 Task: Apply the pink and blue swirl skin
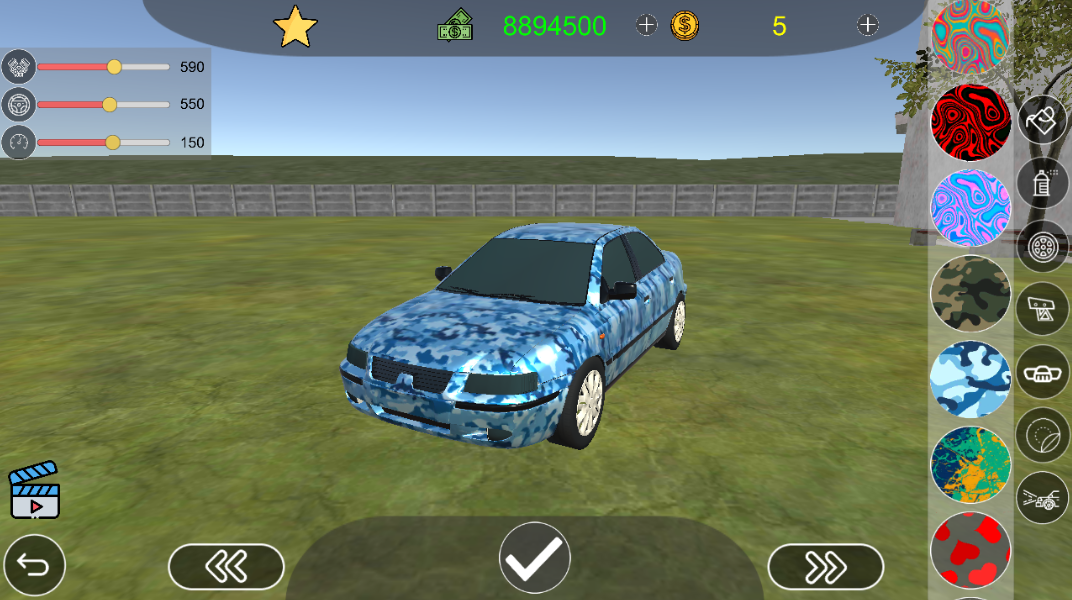(970, 208)
